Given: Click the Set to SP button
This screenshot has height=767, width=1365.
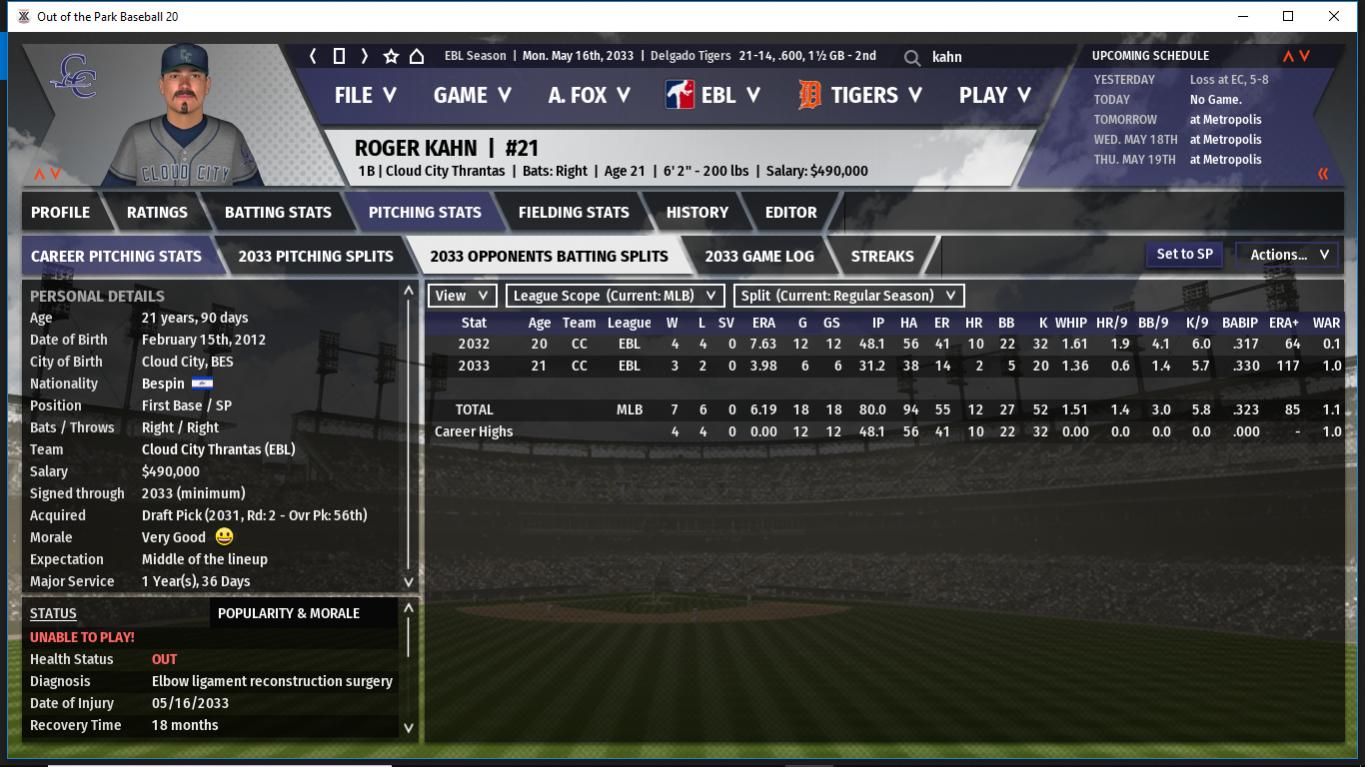Looking at the screenshot, I should [x=1184, y=254].
